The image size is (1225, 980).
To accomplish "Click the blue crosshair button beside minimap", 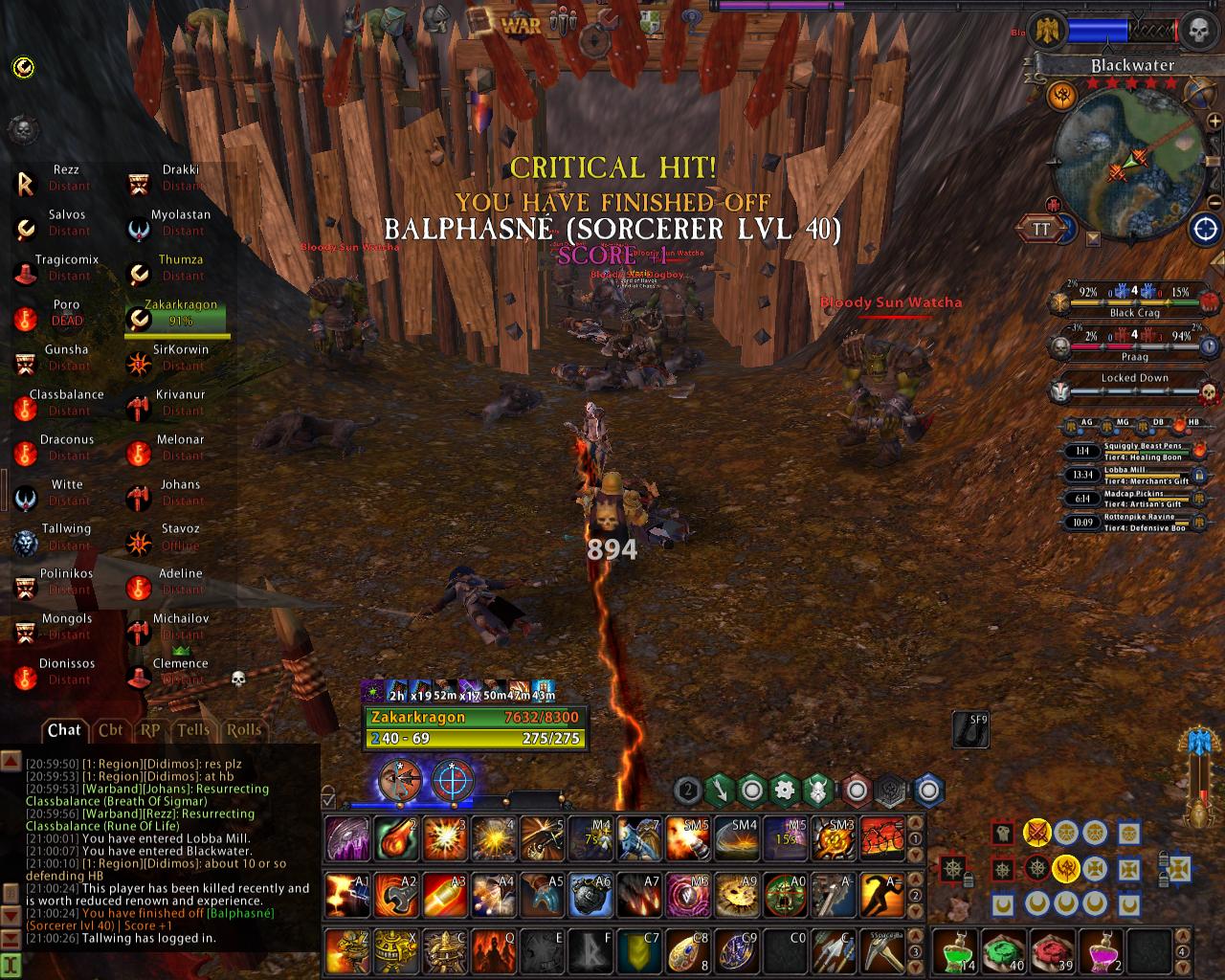I will (x=1204, y=229).
